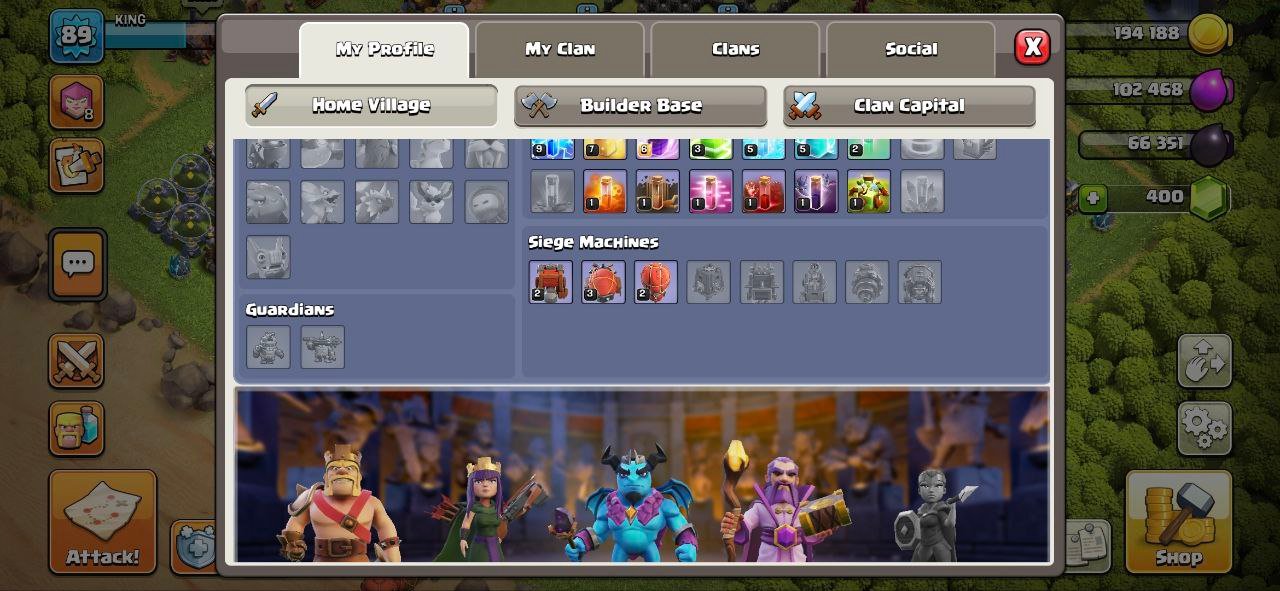Open the Shop
Screen dimensions: 1280x591
coord(1178,521)
